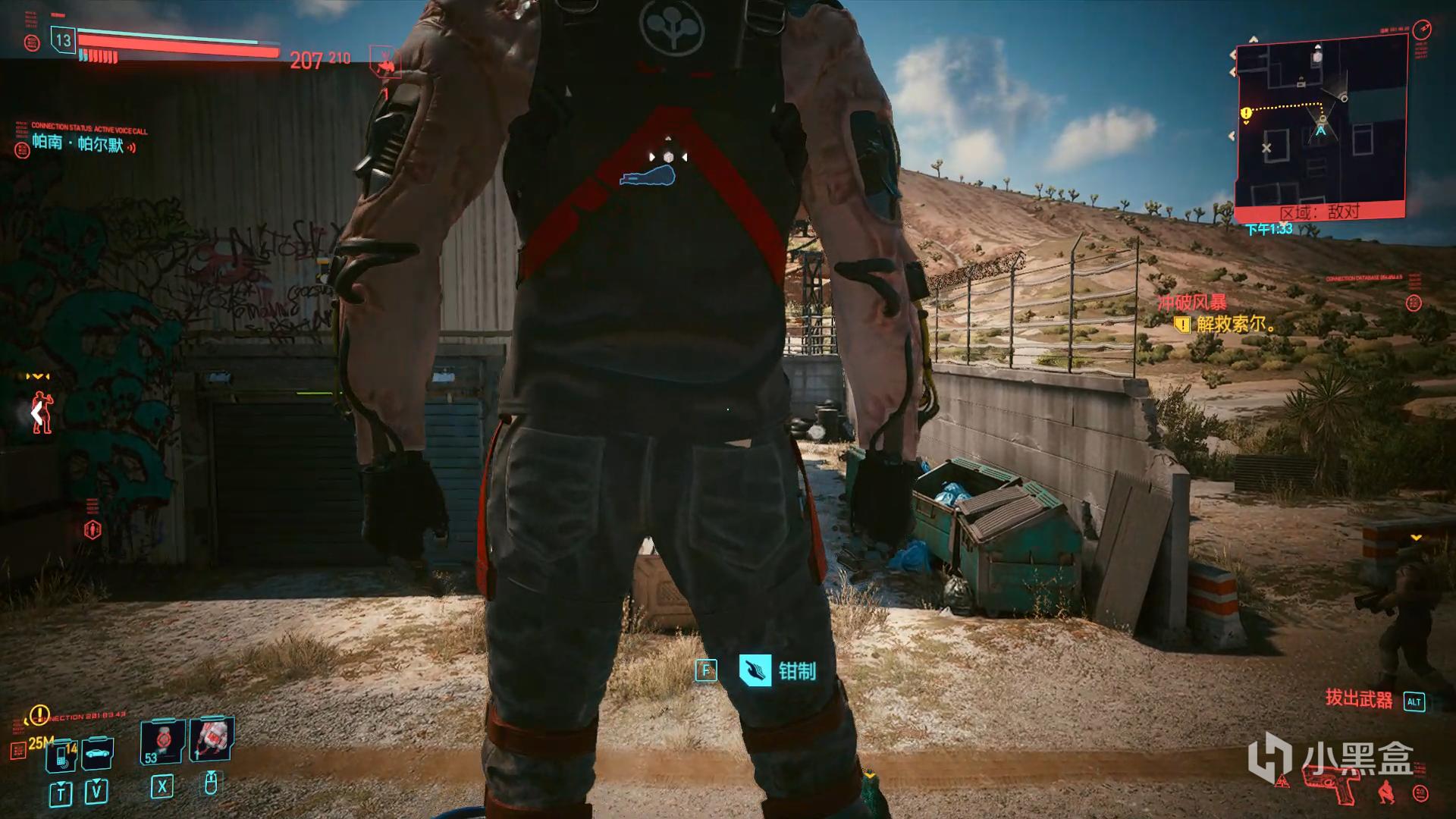Click the level 13 badge
This screenshot has width=1456, height=819.
click(64, 40)
